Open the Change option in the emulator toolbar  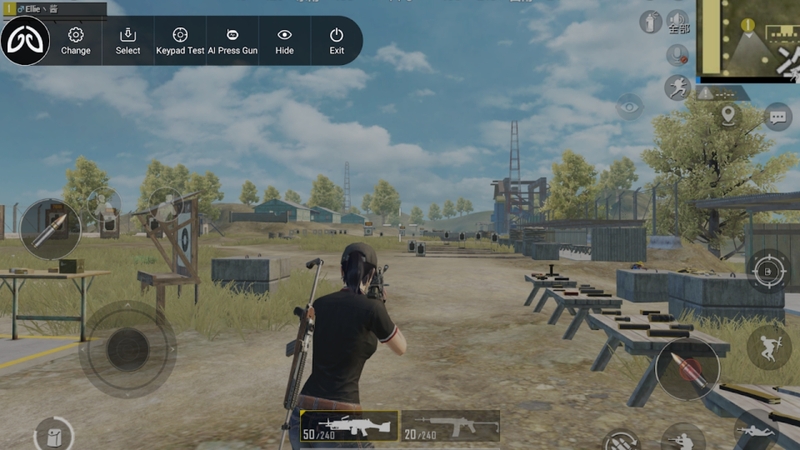click(75, 41)
